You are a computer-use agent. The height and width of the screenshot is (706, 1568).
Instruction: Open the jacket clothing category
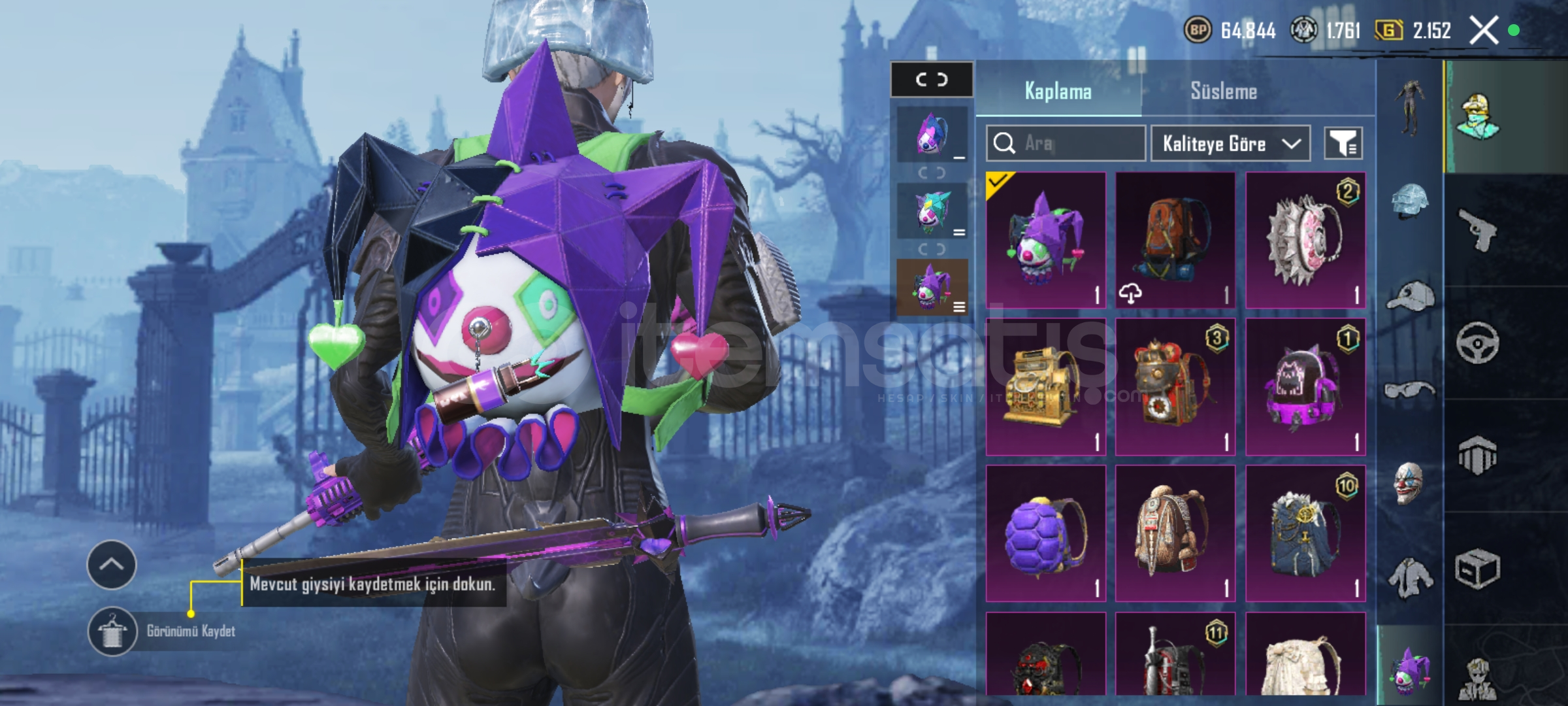(x=1409, y=578)
